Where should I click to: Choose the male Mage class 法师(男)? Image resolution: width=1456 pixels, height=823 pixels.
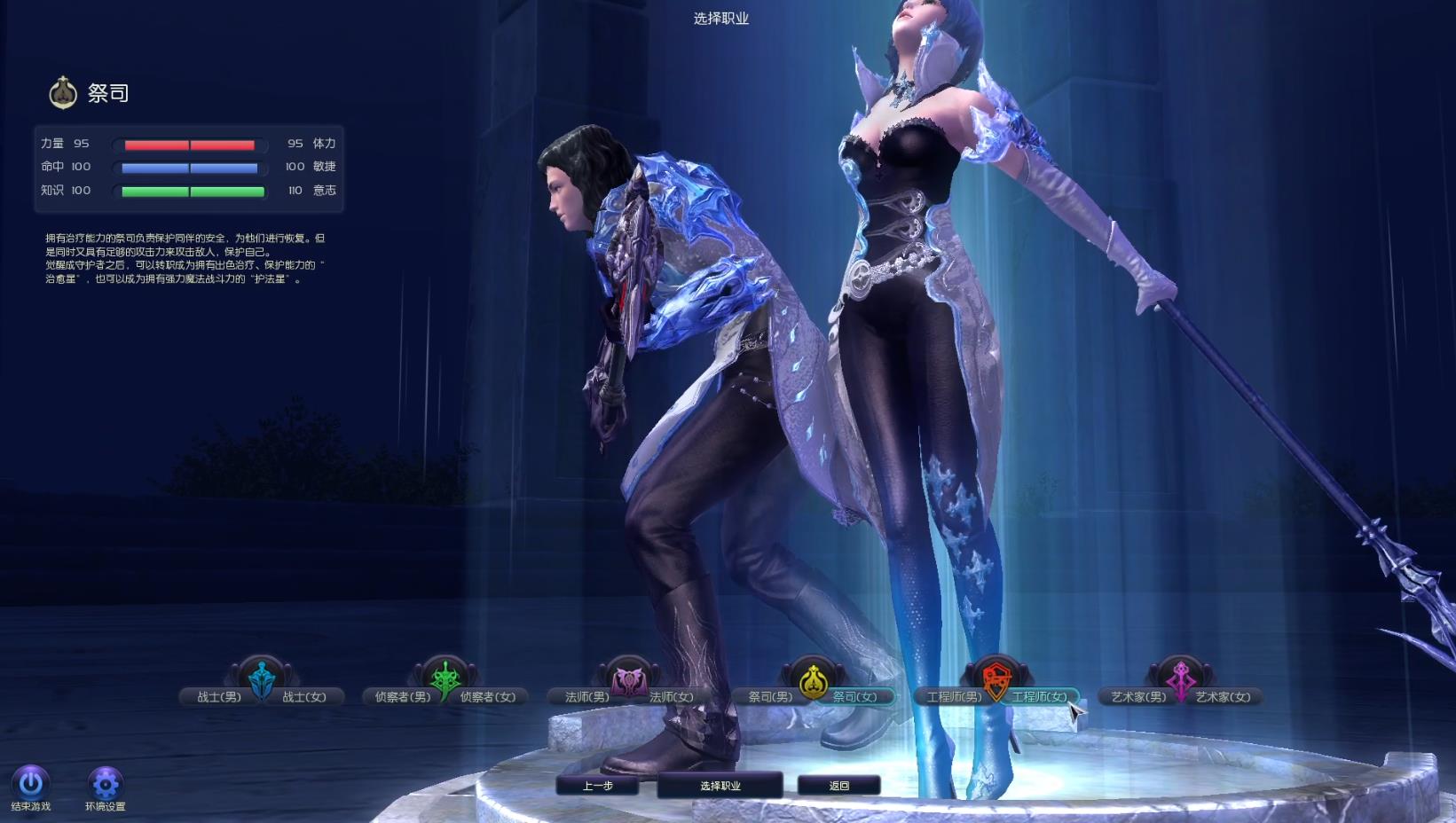[x=586, y=697]
